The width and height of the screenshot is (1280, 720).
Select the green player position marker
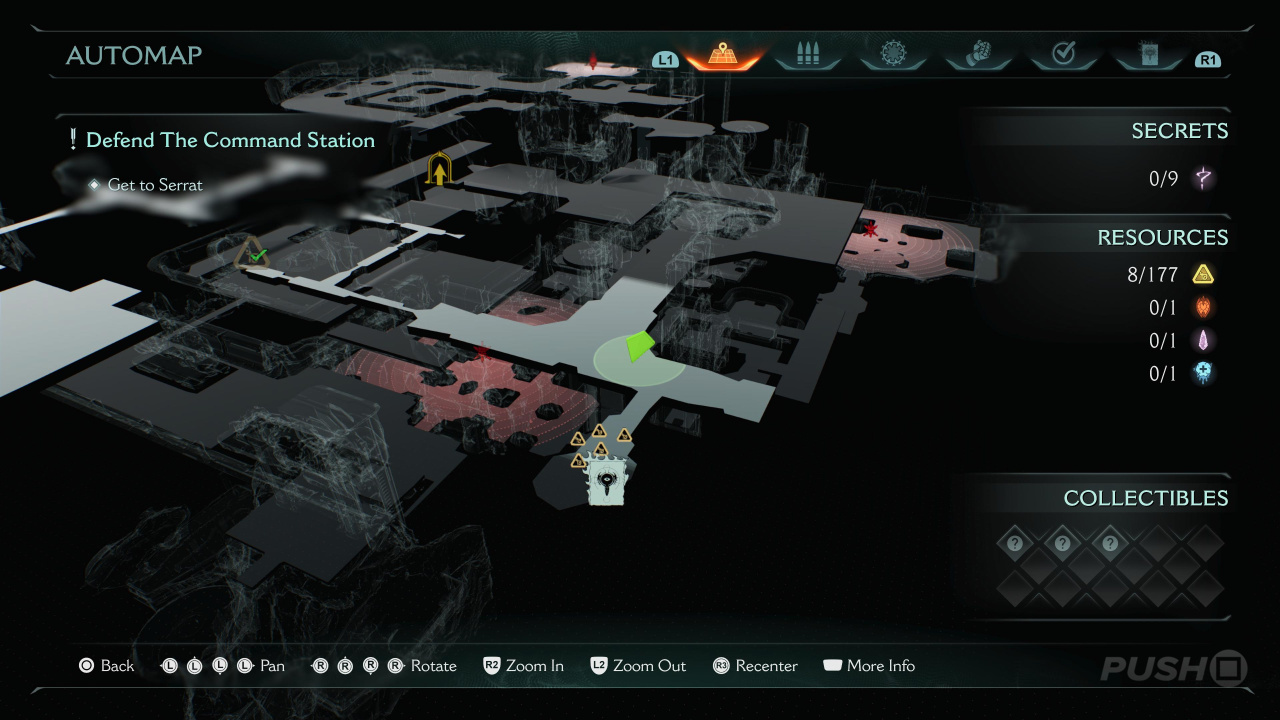(638, 346)
